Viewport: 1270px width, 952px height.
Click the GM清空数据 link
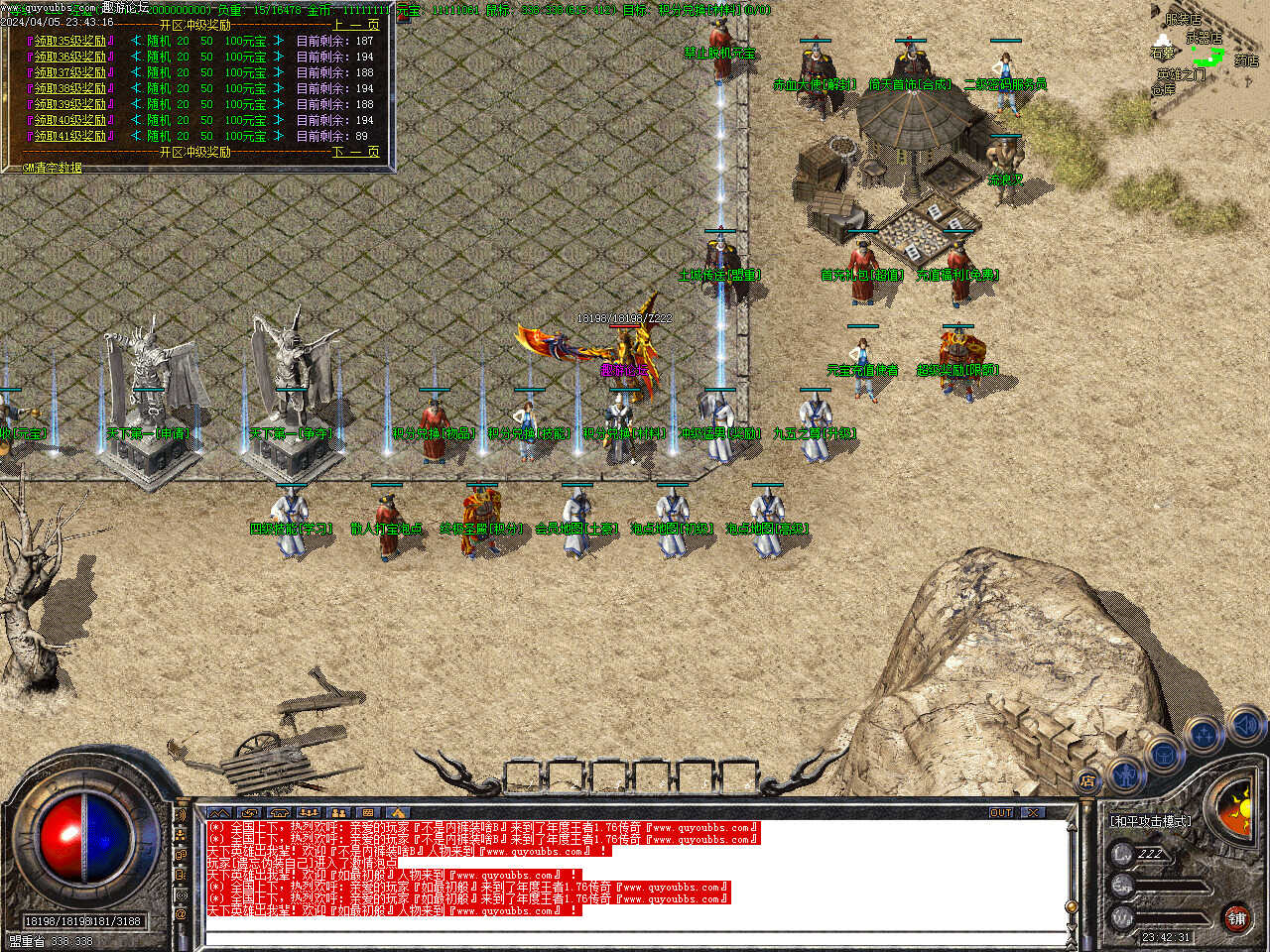(52, 168)
